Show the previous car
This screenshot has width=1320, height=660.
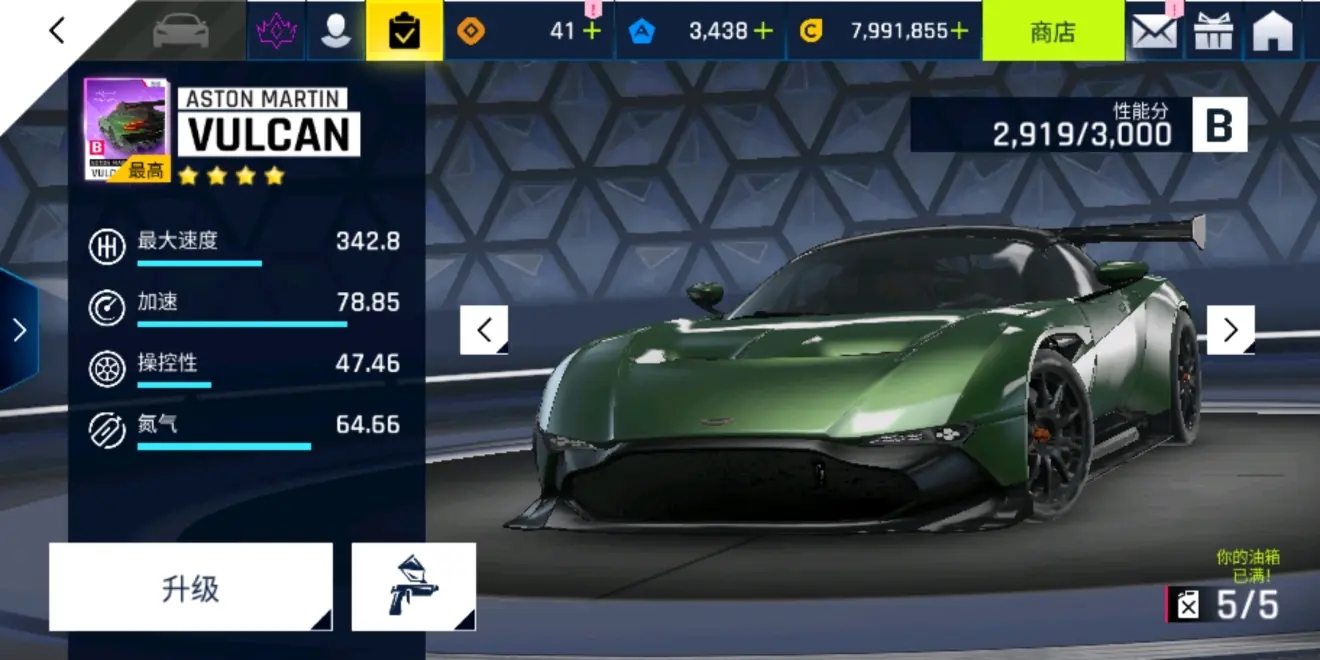pos(484,330)
